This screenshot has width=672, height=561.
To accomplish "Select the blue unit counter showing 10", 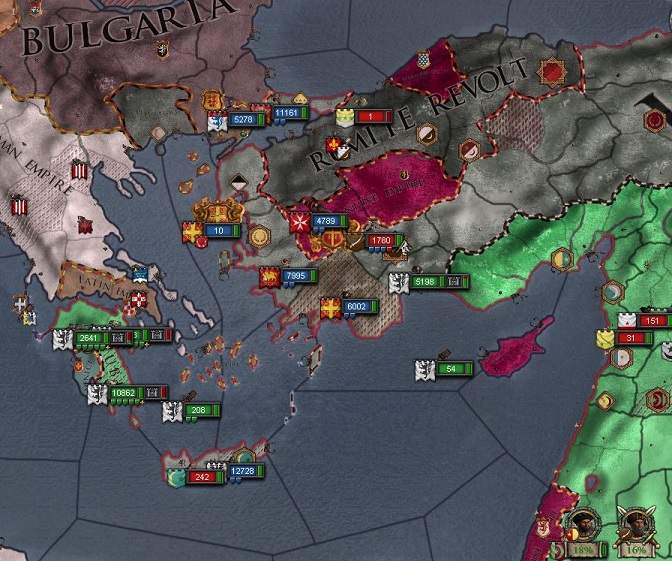I will tap(222, 230).
